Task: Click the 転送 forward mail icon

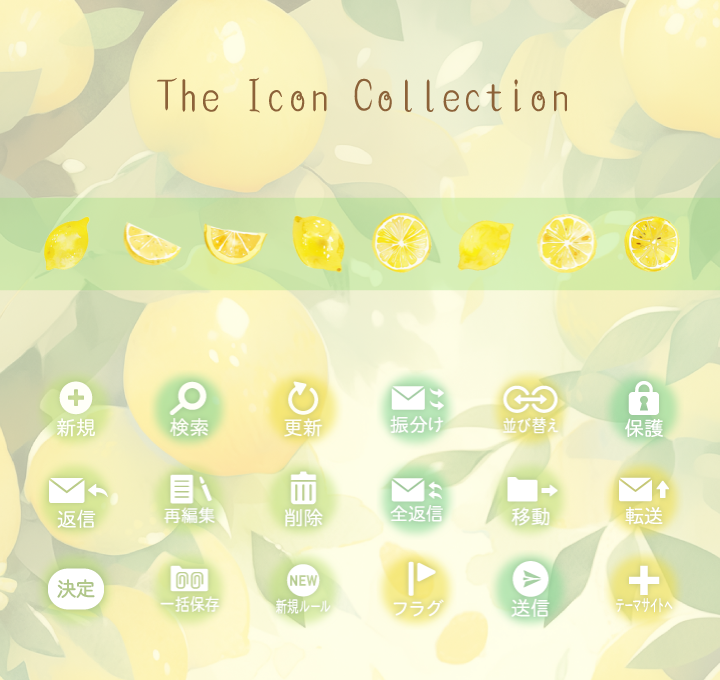Action: [x=644, y=499]
